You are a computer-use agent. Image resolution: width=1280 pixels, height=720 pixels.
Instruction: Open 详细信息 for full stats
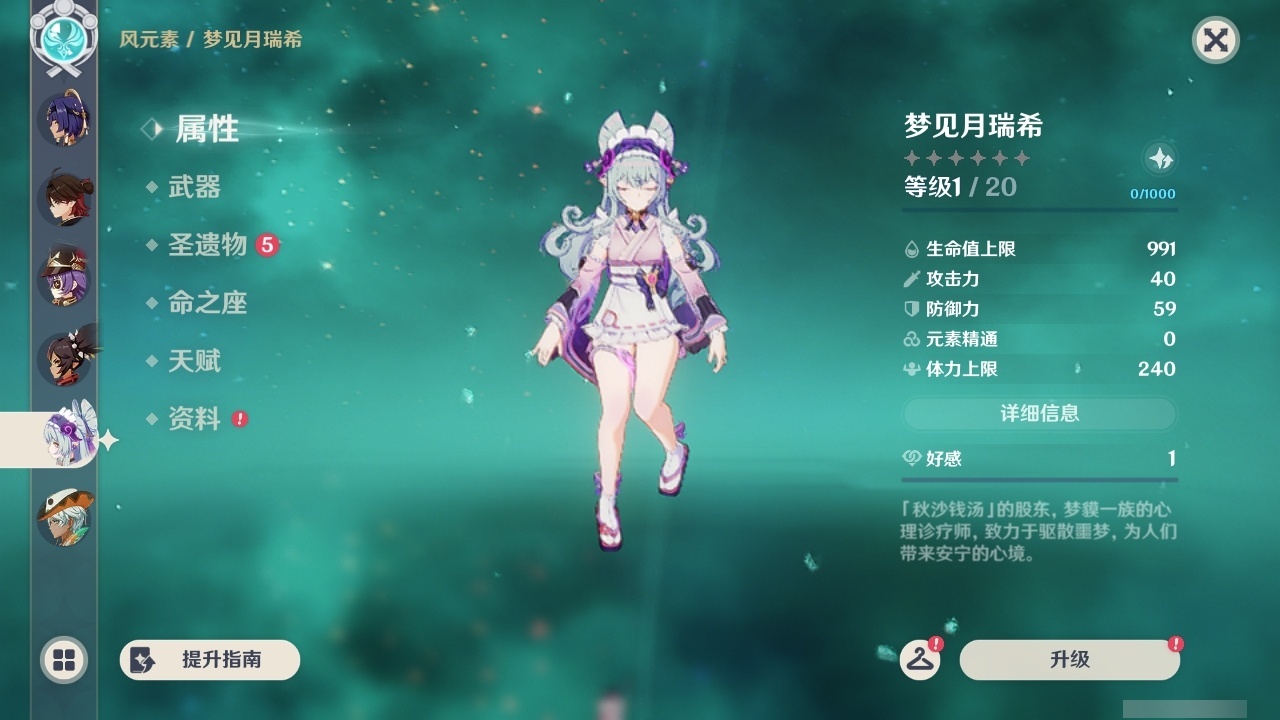point(1040,414)
